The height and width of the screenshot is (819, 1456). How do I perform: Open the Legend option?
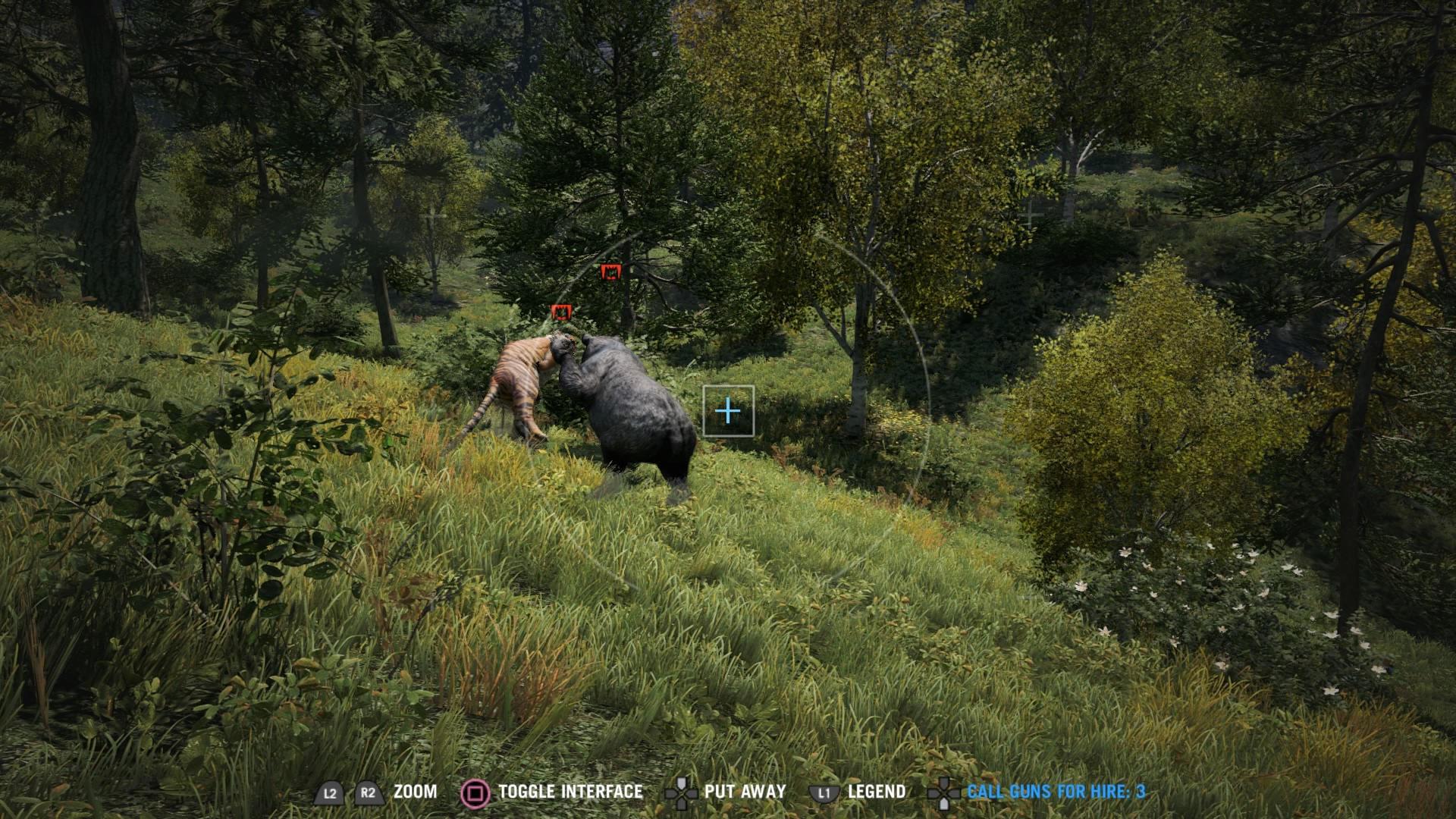tap(876, 792)
